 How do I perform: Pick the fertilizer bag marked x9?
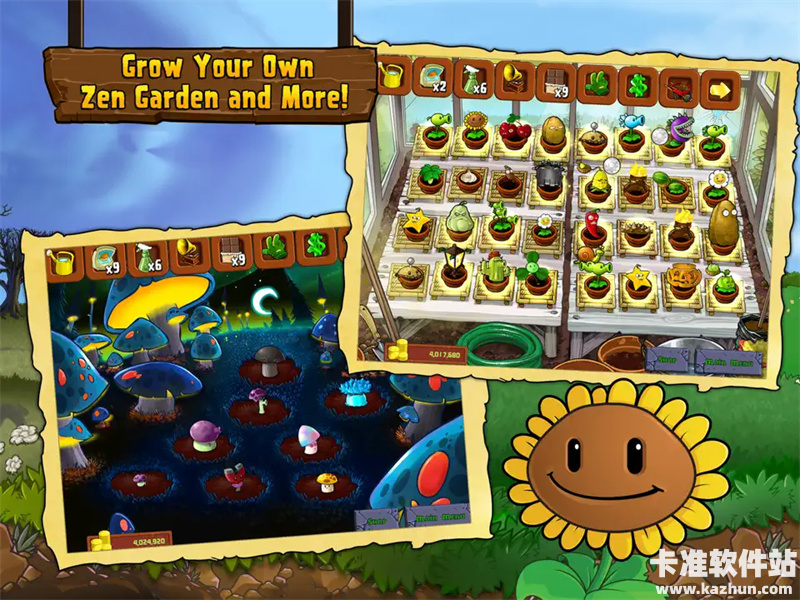[106, 261]
